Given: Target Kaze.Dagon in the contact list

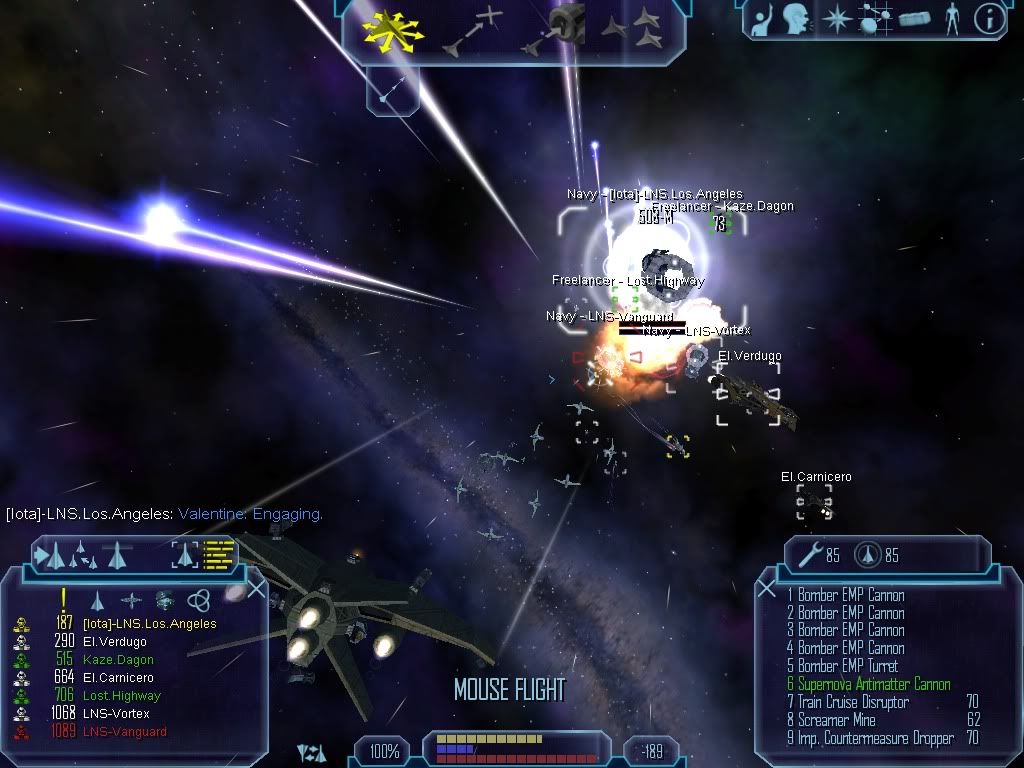Looking at the screenshot, I should (118, 660).
